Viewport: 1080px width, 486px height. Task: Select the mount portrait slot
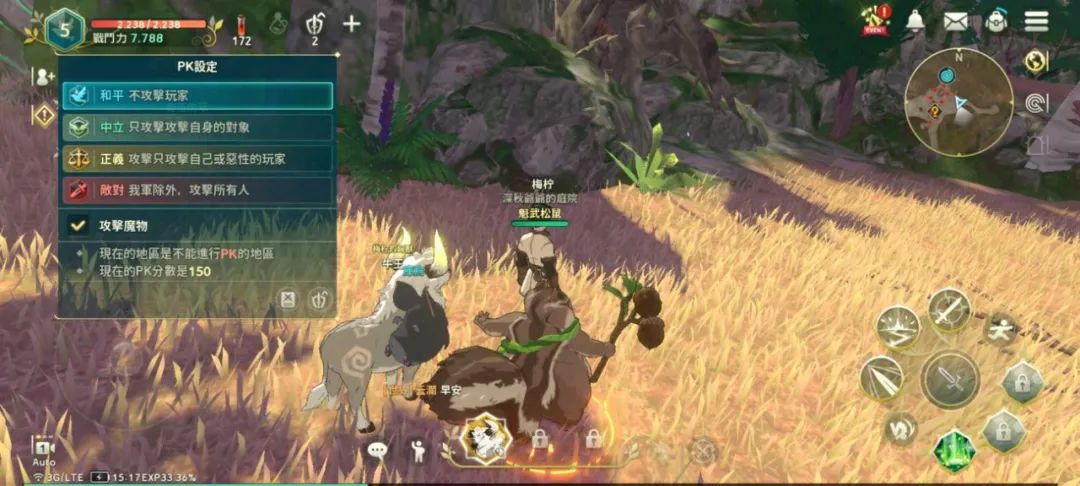pyautogui.click(x=486, y=437)
